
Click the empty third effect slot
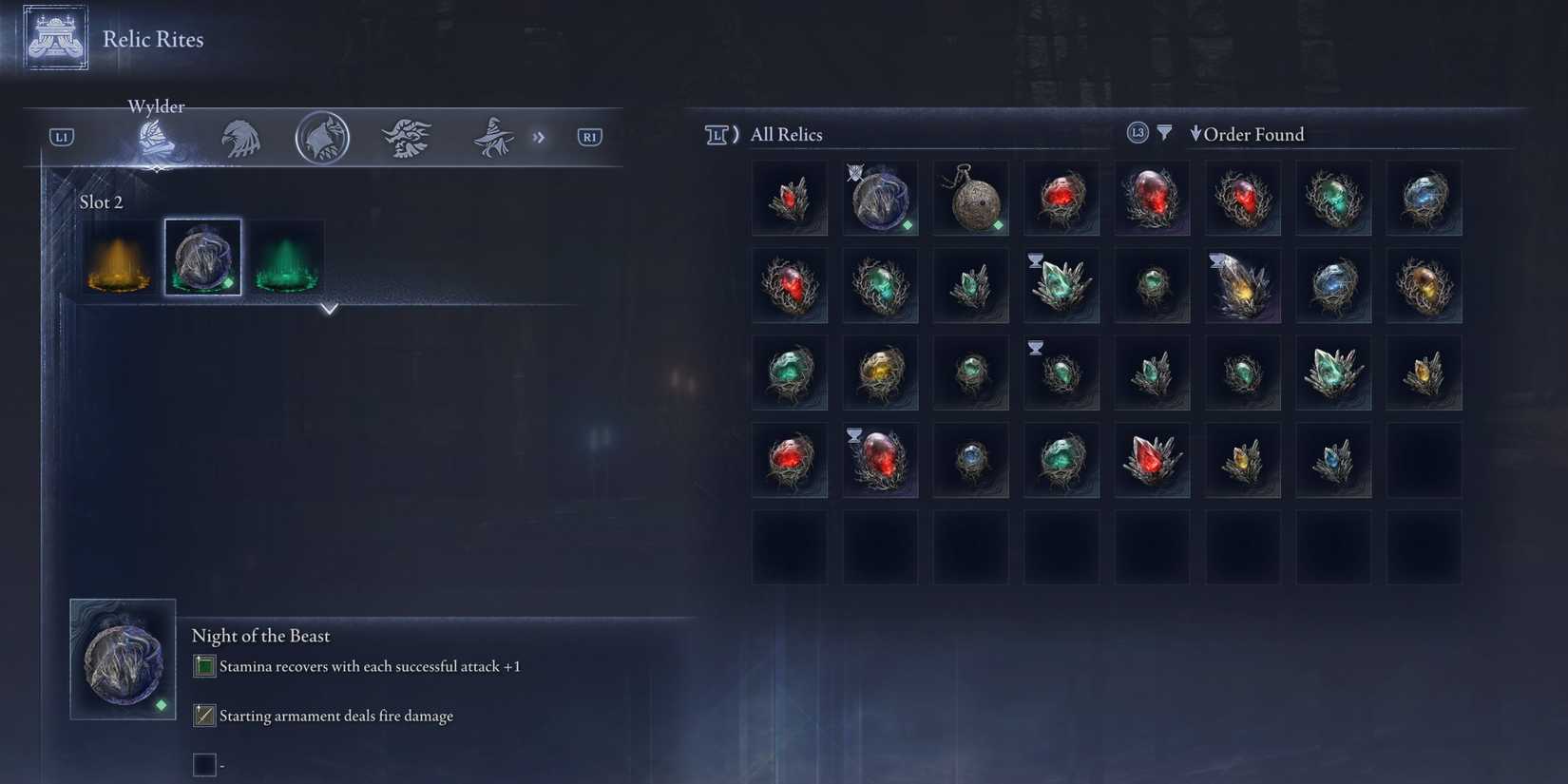click(x=203, y=764)
